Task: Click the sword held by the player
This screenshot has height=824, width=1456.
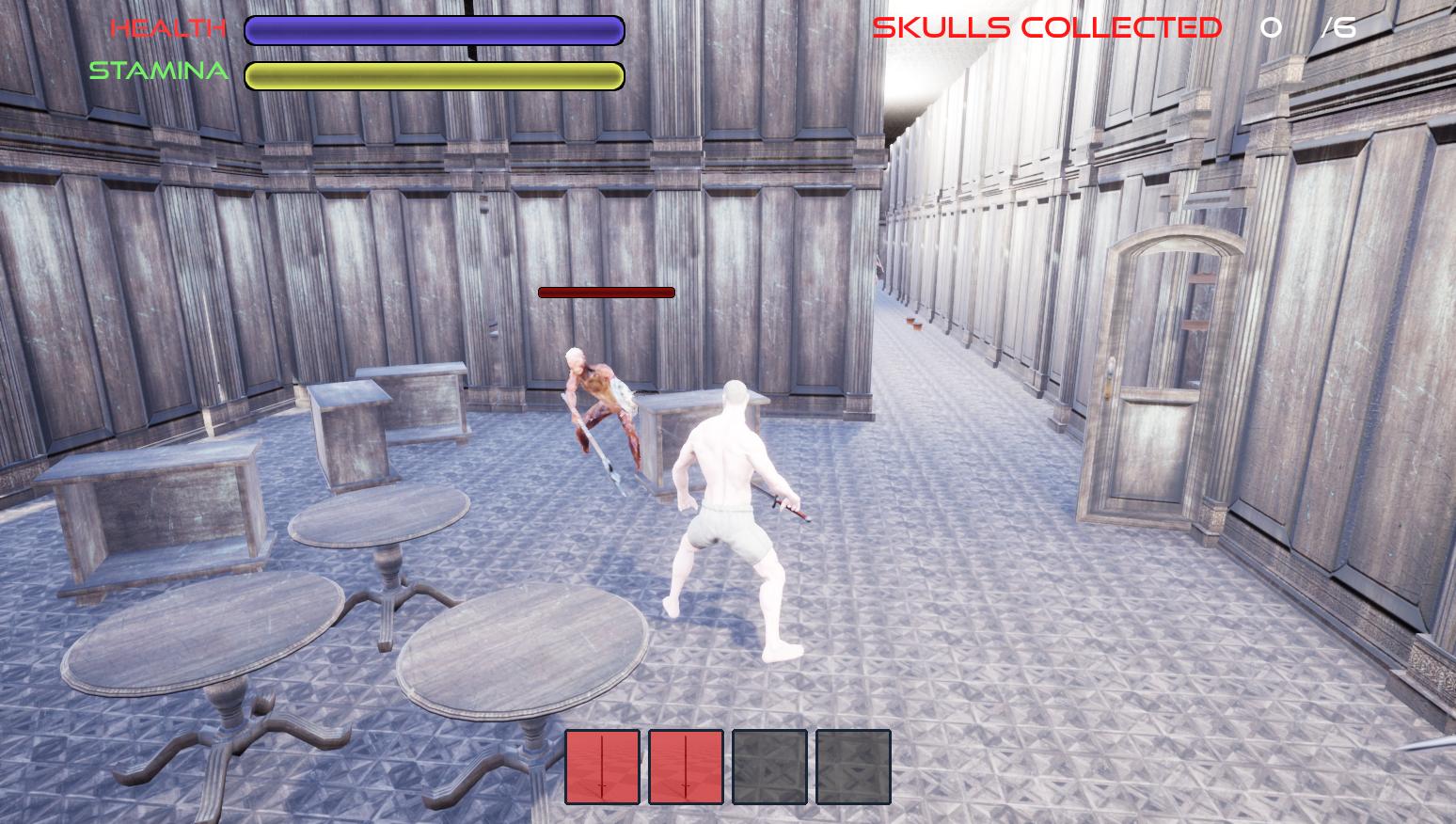Action: tap(788, 511)
